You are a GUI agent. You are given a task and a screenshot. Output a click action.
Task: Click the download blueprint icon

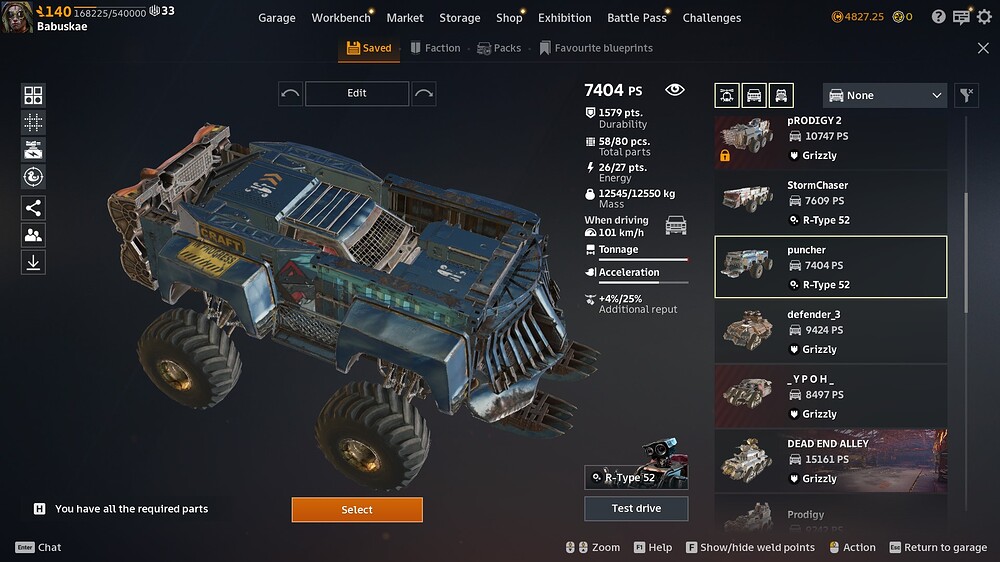33,262
